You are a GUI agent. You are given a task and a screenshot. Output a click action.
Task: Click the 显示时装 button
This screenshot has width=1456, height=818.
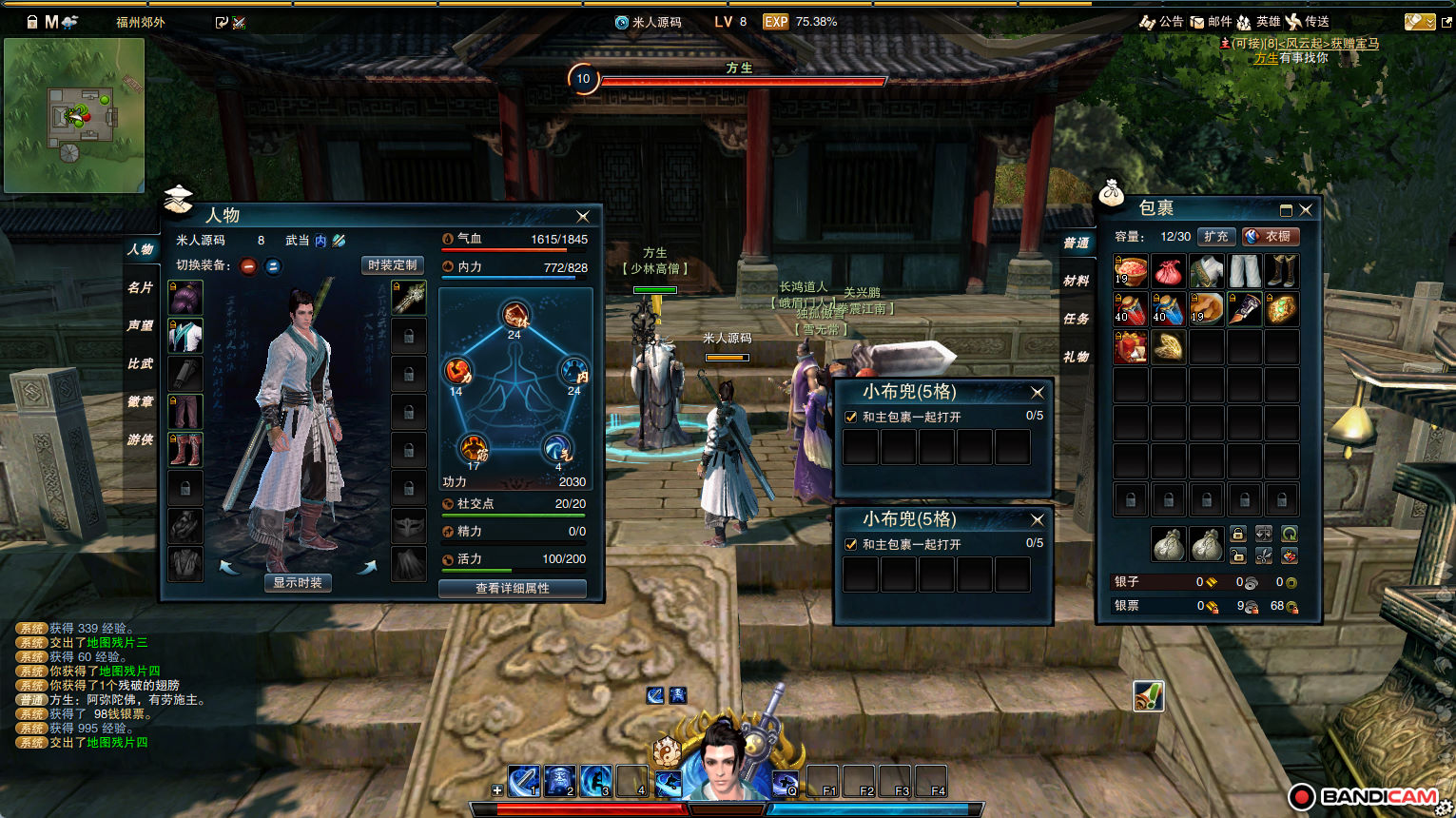298,582
